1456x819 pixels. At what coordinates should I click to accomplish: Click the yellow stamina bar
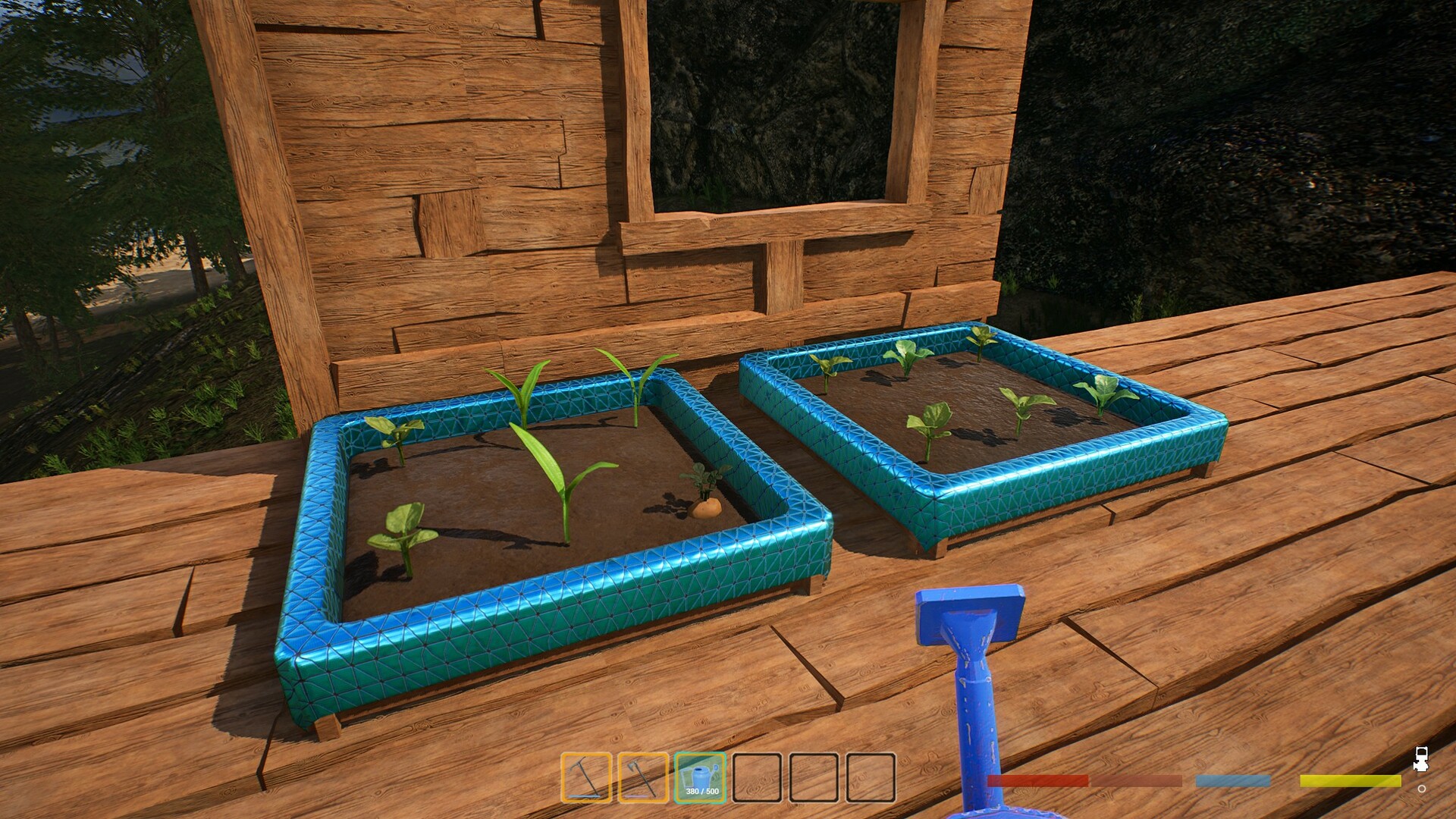tap(1351, 780)
